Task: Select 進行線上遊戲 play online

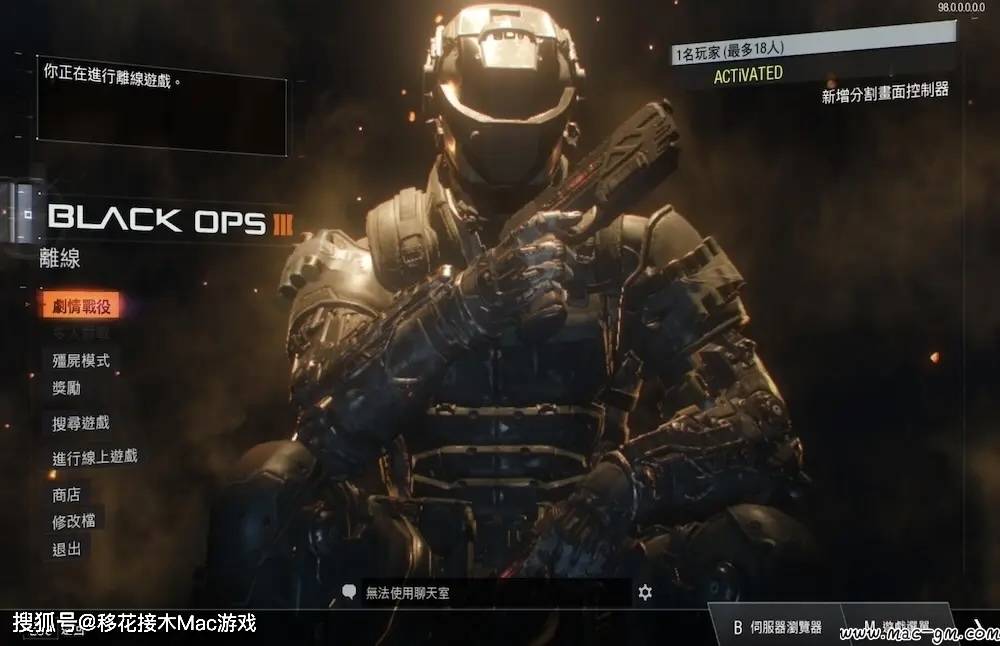Action: 95,457
